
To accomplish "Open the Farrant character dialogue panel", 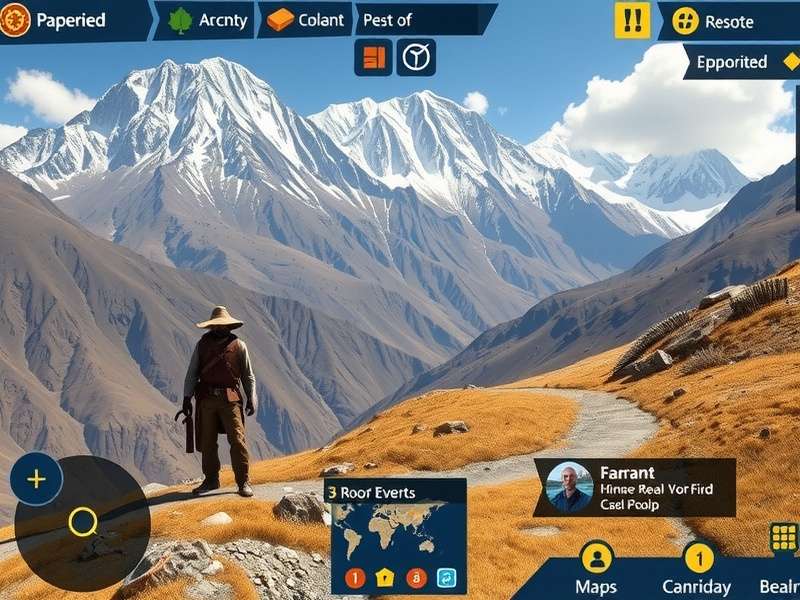I will pos(634,487).
